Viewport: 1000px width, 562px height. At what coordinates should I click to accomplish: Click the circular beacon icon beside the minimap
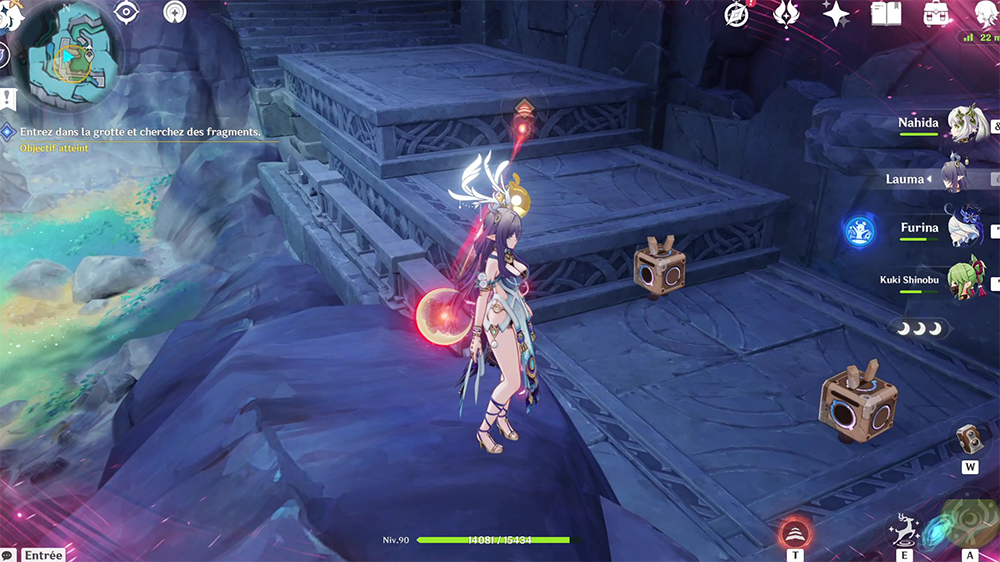click(x=176, y=12)
